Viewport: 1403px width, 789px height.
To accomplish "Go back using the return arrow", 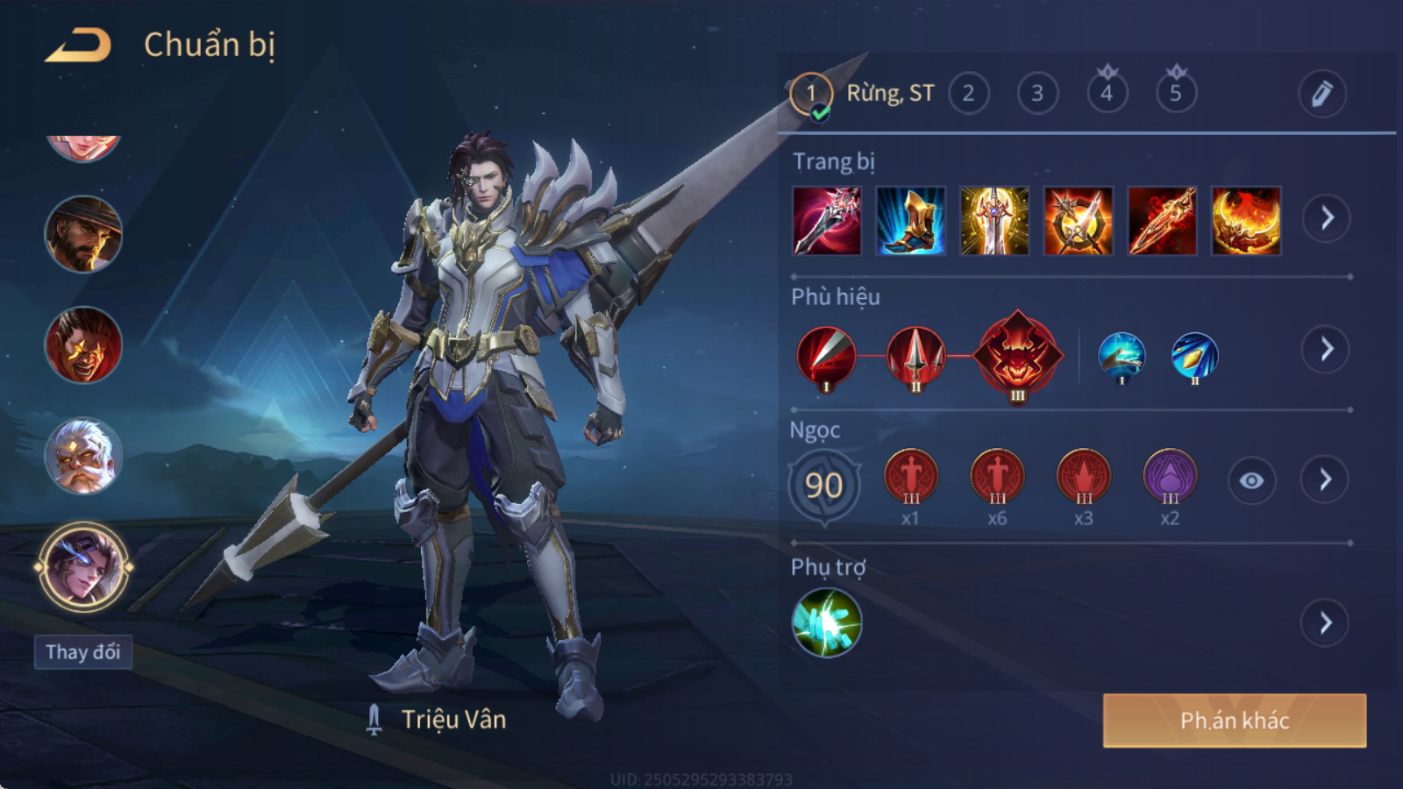I will pyautogui.click(x=78, y=46).
